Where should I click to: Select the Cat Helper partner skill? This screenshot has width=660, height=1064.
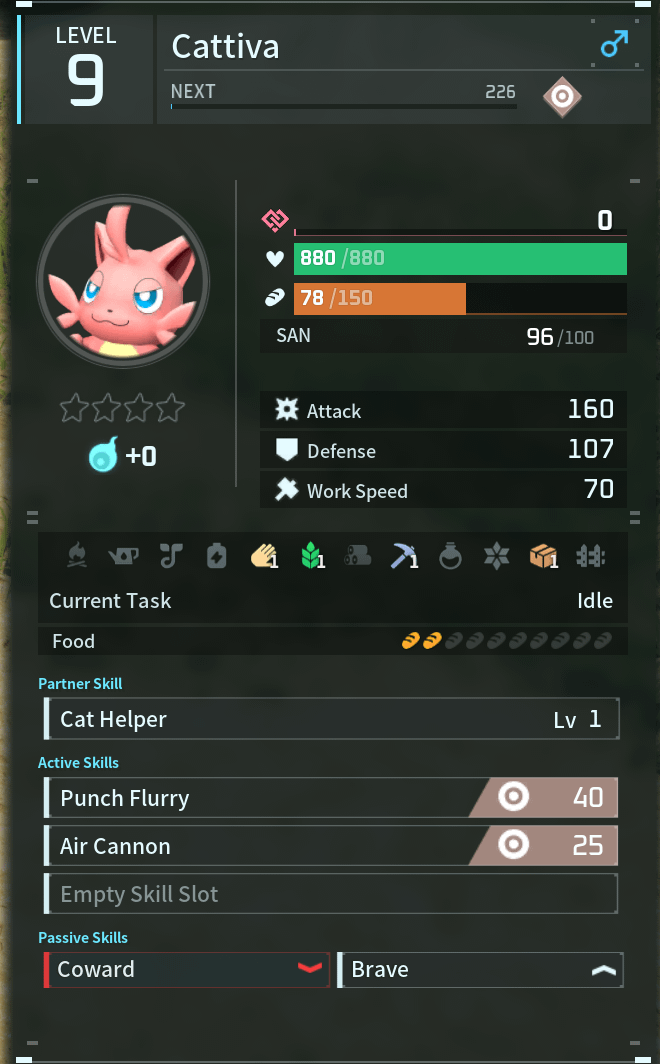click(331, 719)
